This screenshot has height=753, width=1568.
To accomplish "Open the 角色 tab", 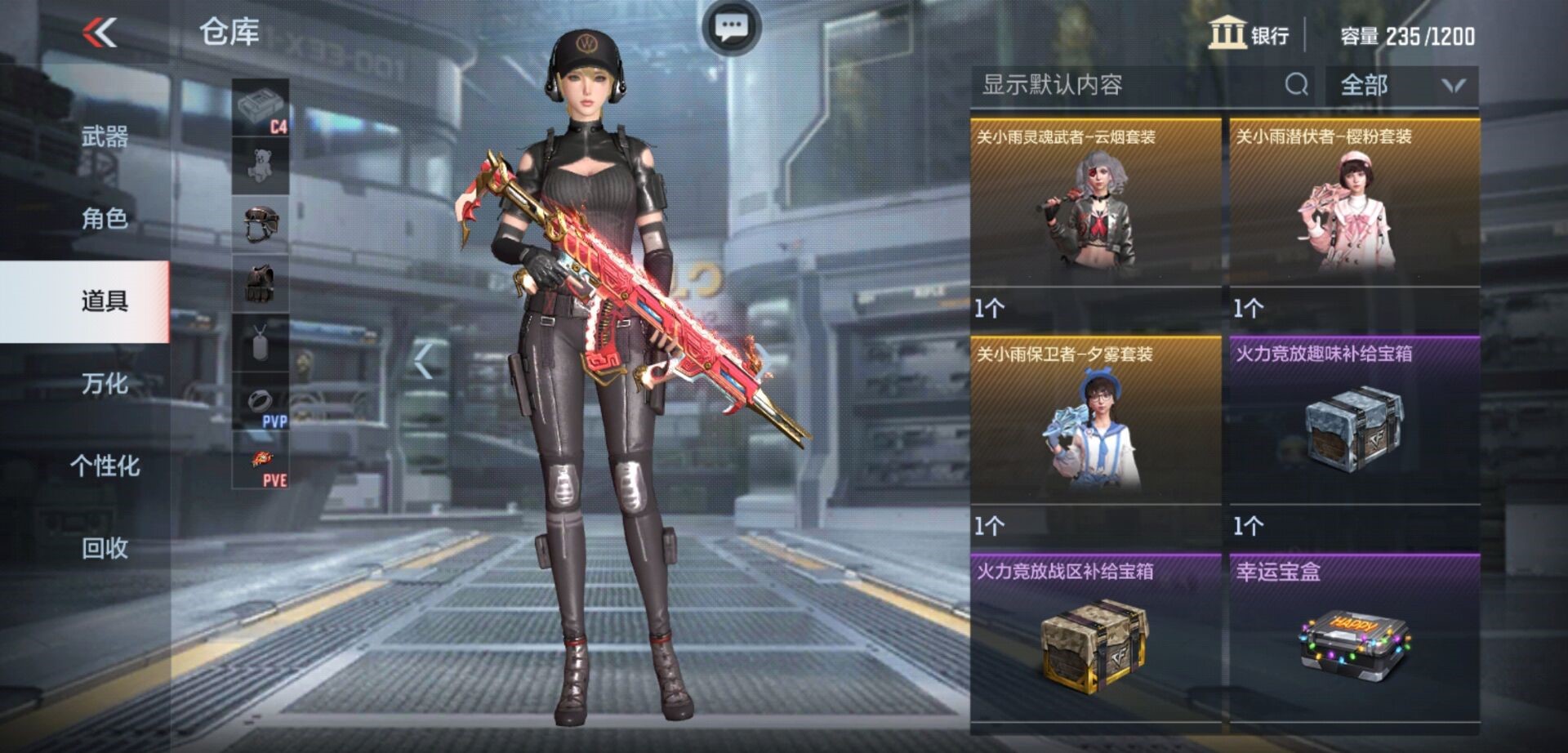I will [x=105, y=218].
